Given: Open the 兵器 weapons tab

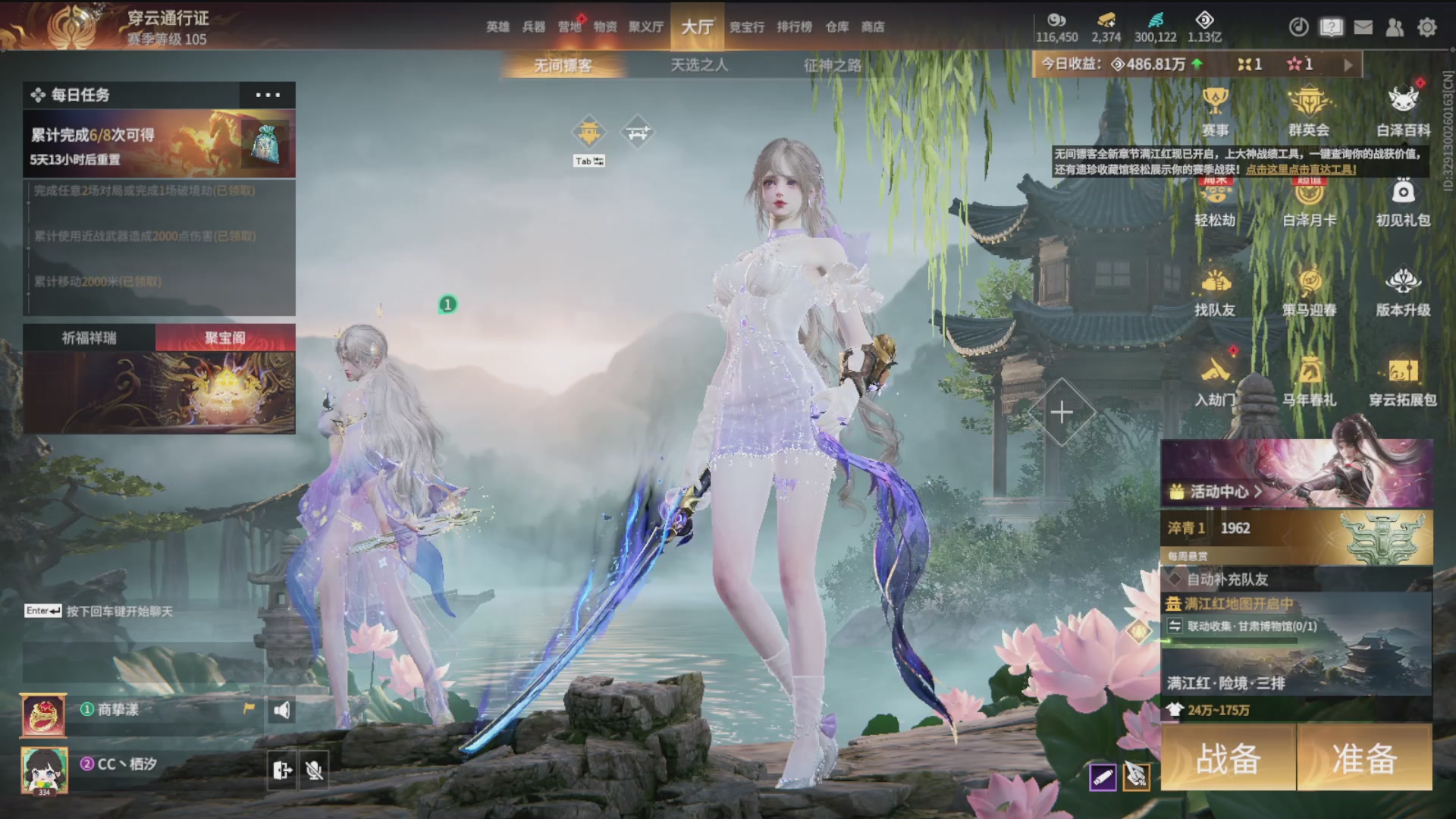Looking at the screenshot, I should (534, 27).
